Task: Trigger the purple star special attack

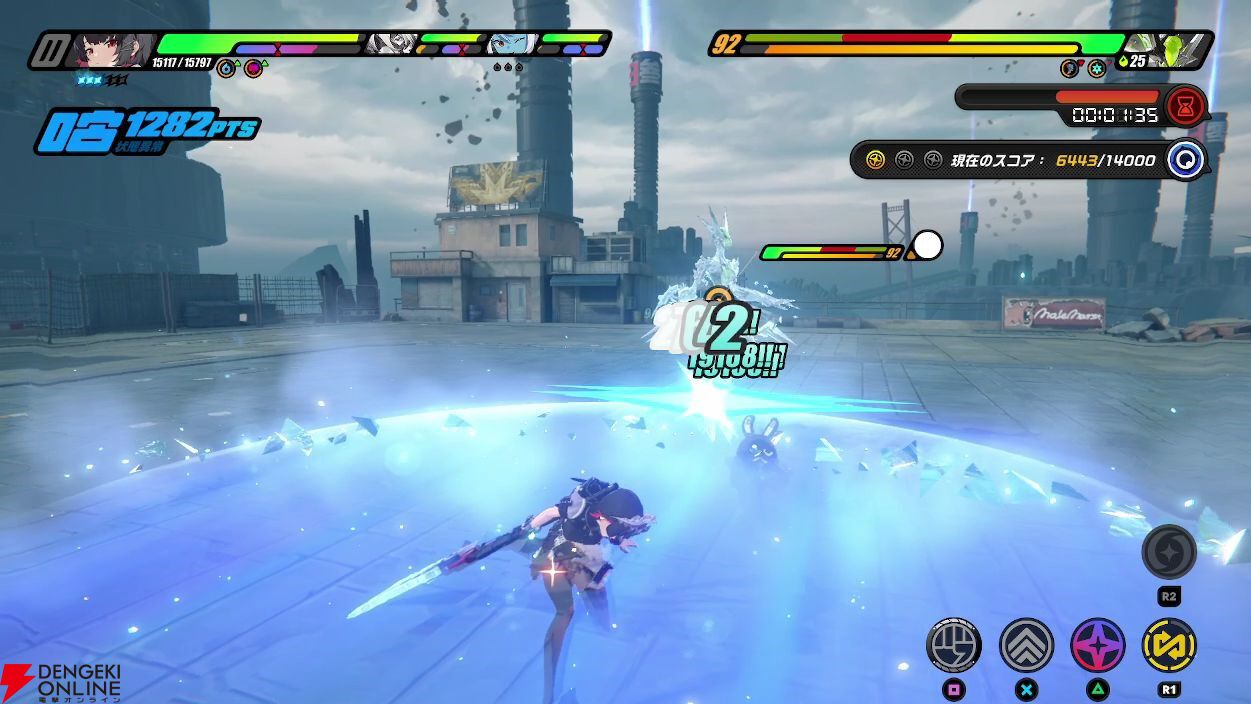Action: (x=1098, y=644)
